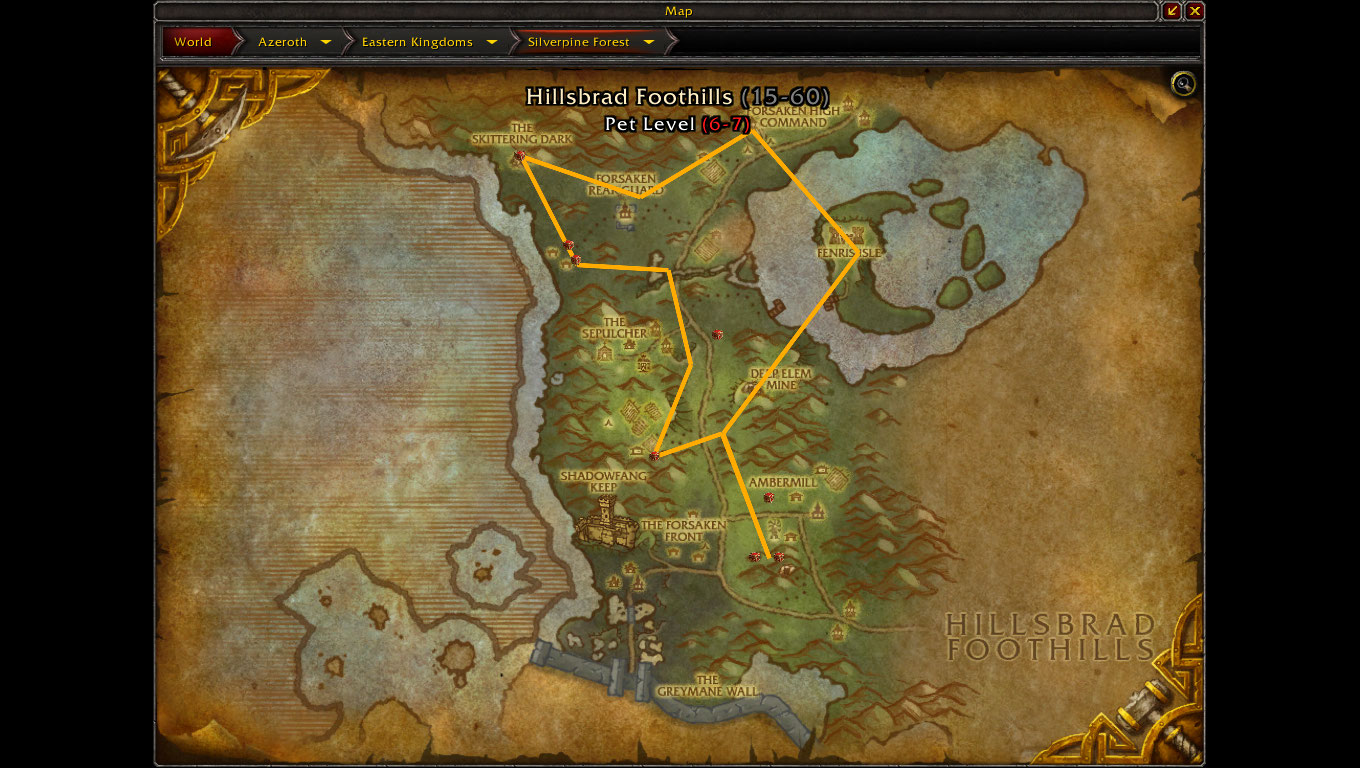Minimize the map with the arrow button
Screen dimensions: 1360x768
(1172, 11)
